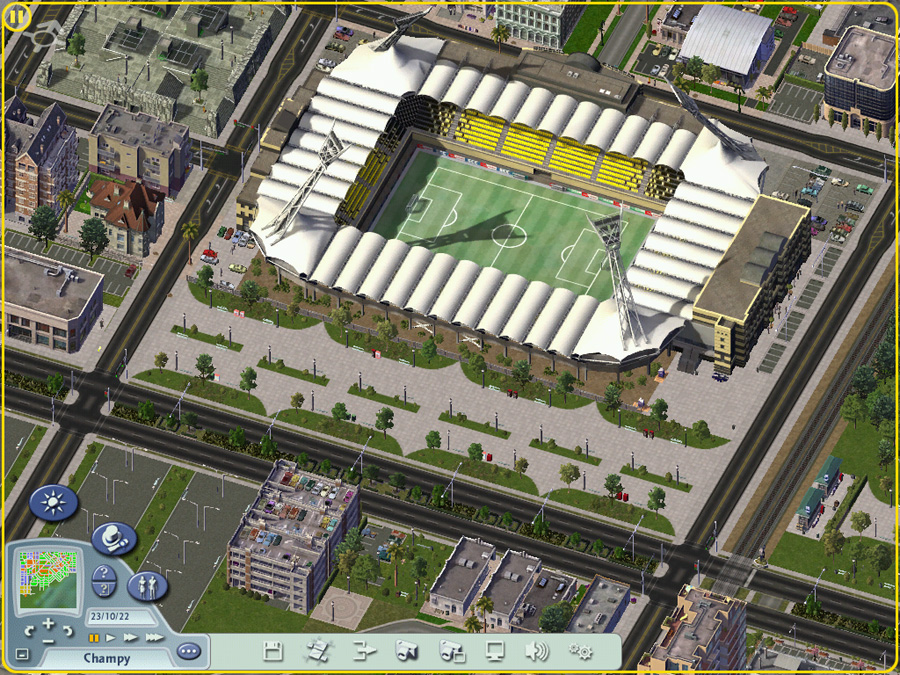Rotate view with the left curved arrow
Screen dimensions: 900x675
coord(28,631)
